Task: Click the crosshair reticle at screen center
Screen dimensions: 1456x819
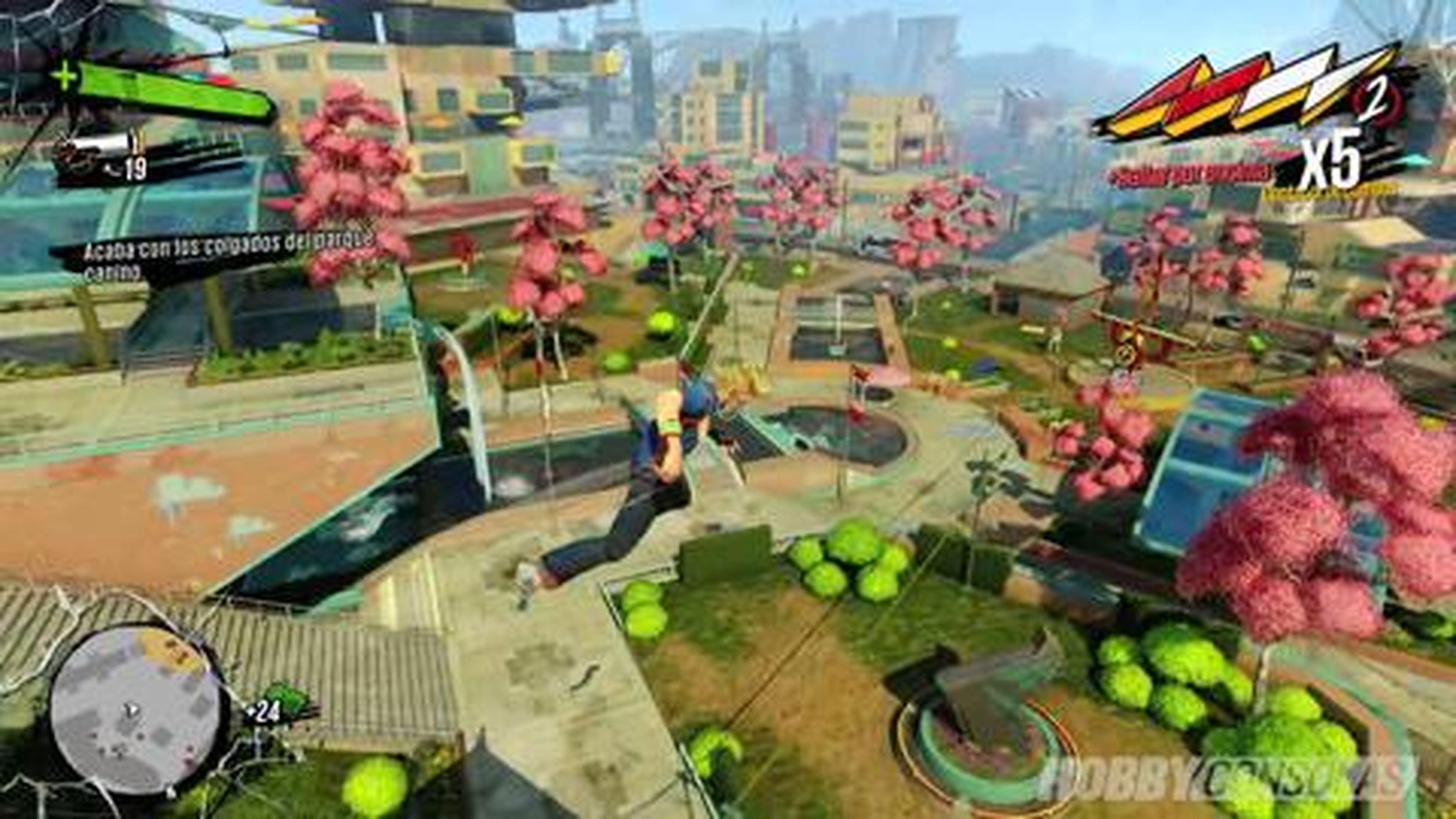Action: [728, 409]
